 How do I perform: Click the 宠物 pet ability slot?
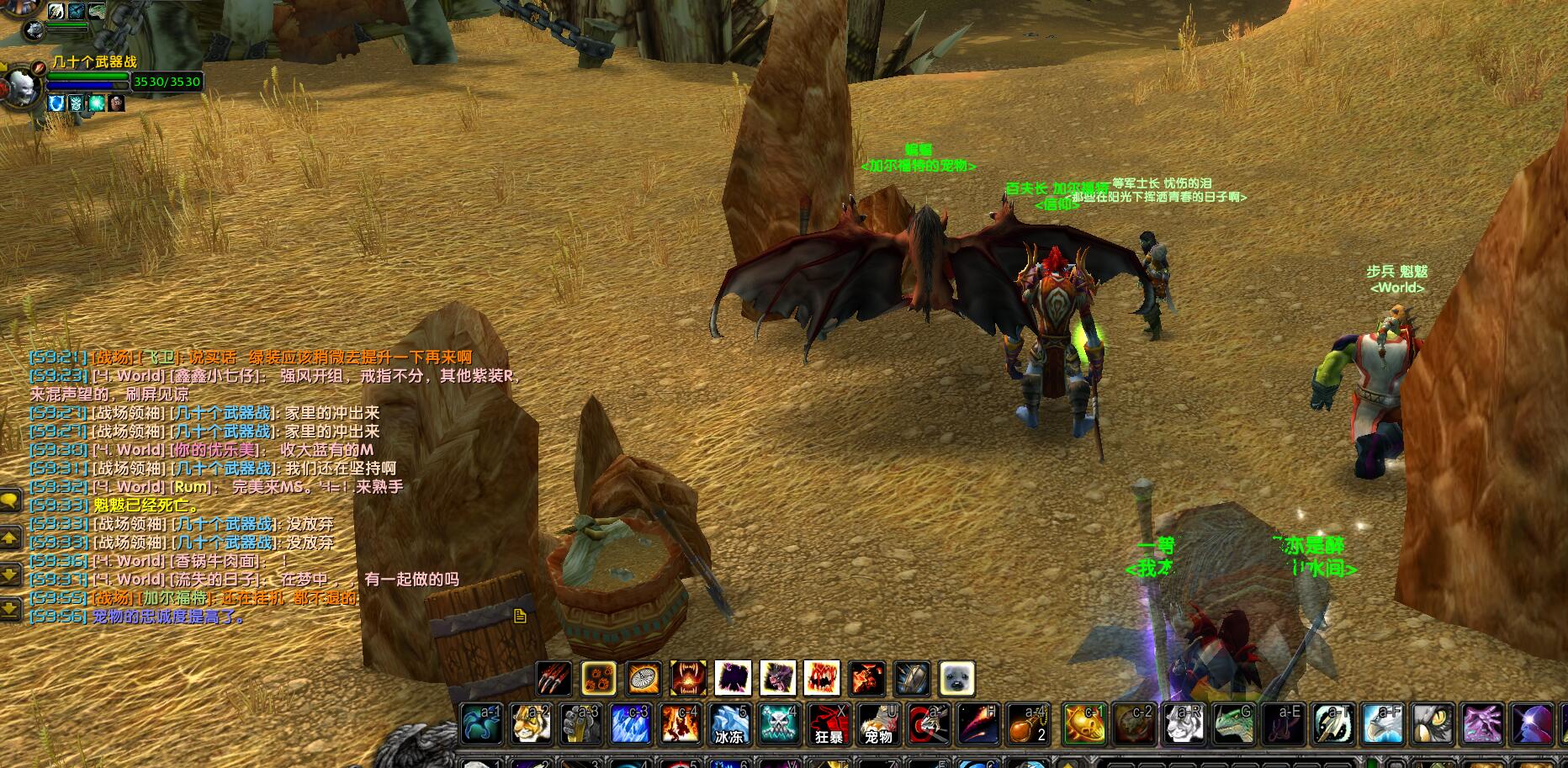pos(878,724)
